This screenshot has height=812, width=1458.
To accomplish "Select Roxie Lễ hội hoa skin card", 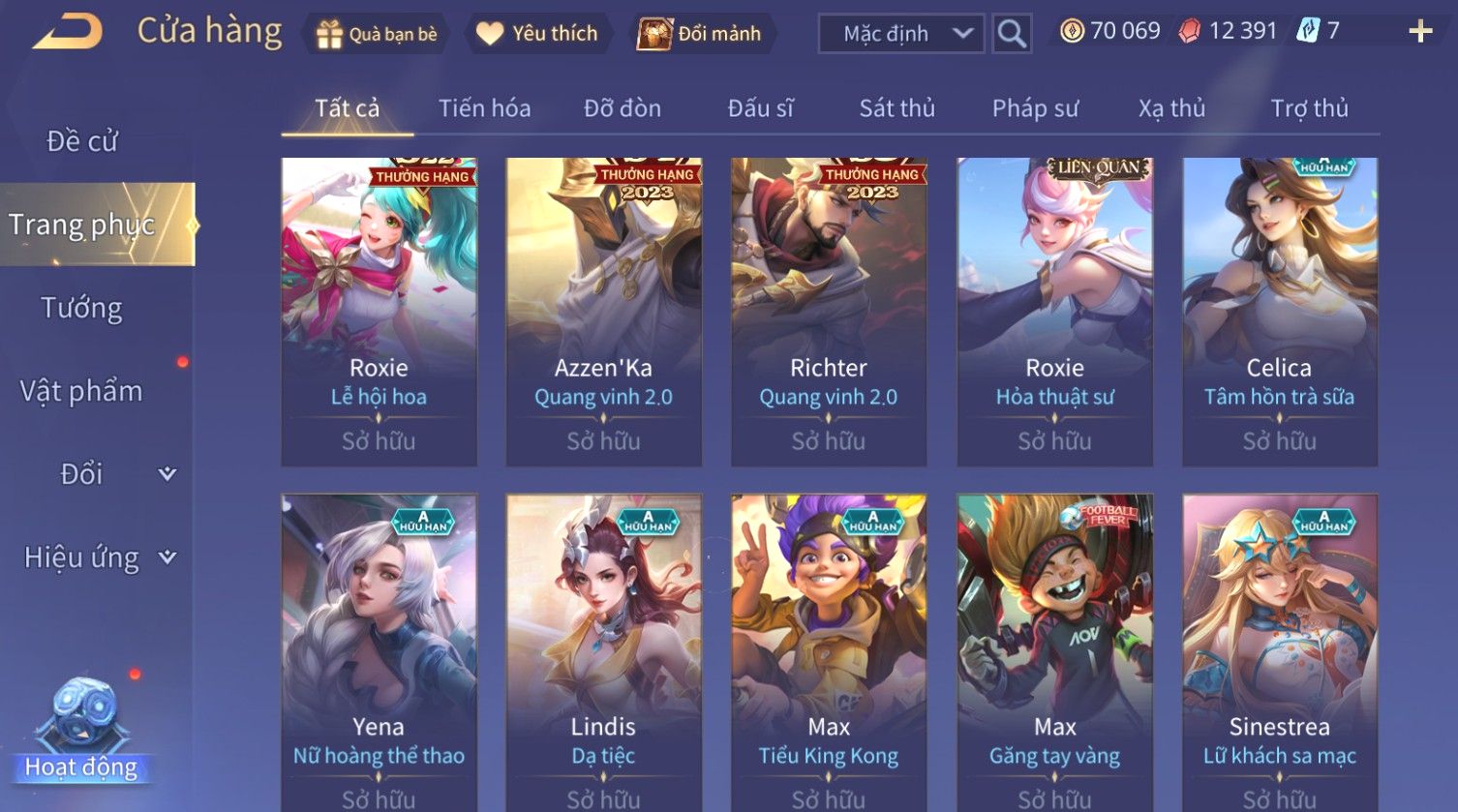I will coord(379,311).
